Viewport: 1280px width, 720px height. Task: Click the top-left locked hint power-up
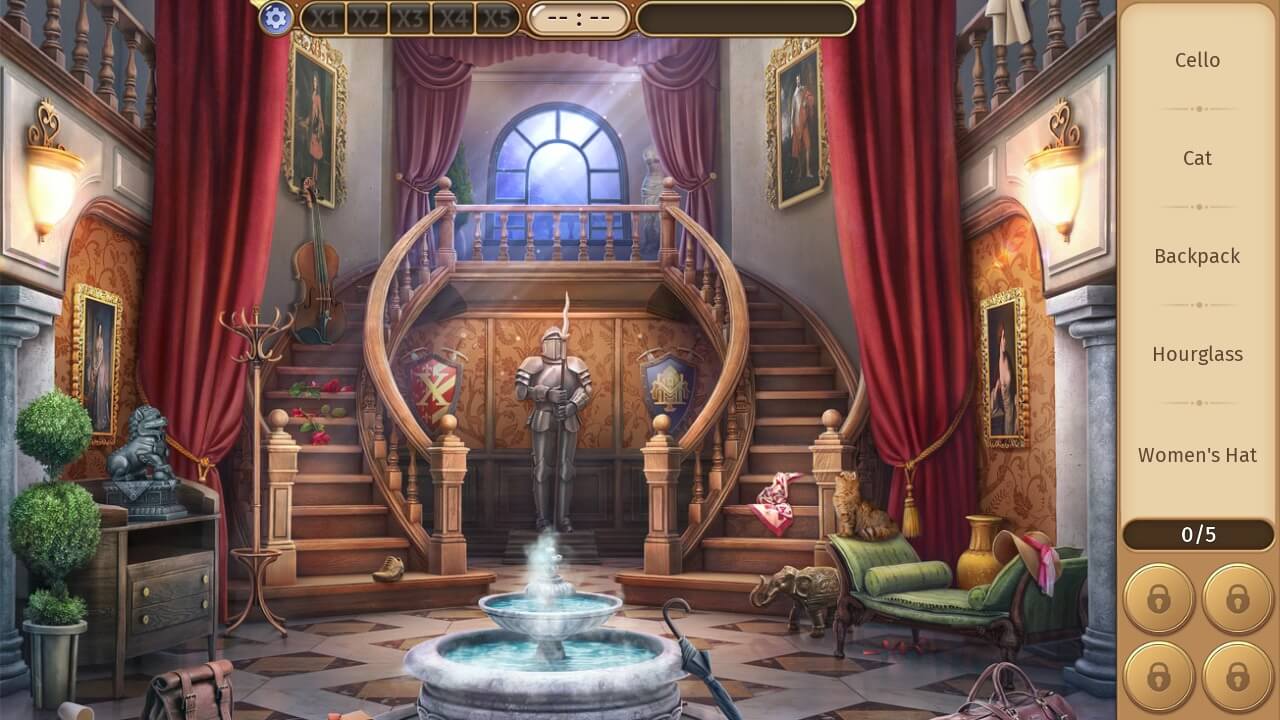(1158, 598)
